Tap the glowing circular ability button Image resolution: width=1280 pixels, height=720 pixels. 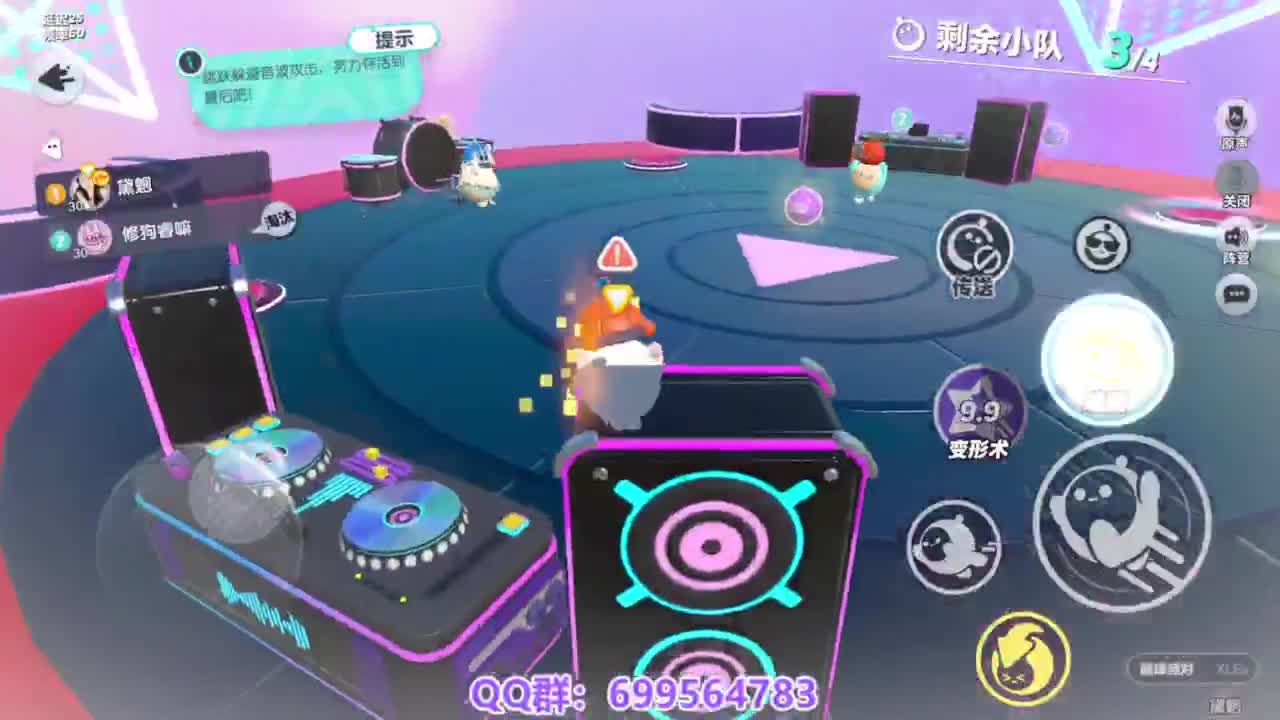pos(1110,370)
